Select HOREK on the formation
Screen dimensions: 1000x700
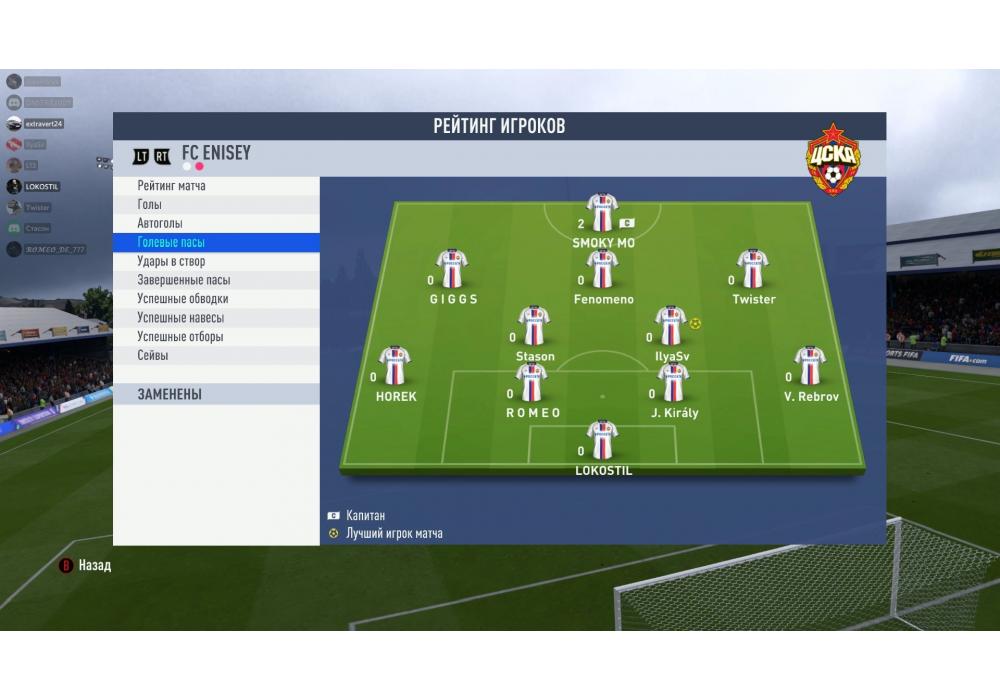click(395, 367)
